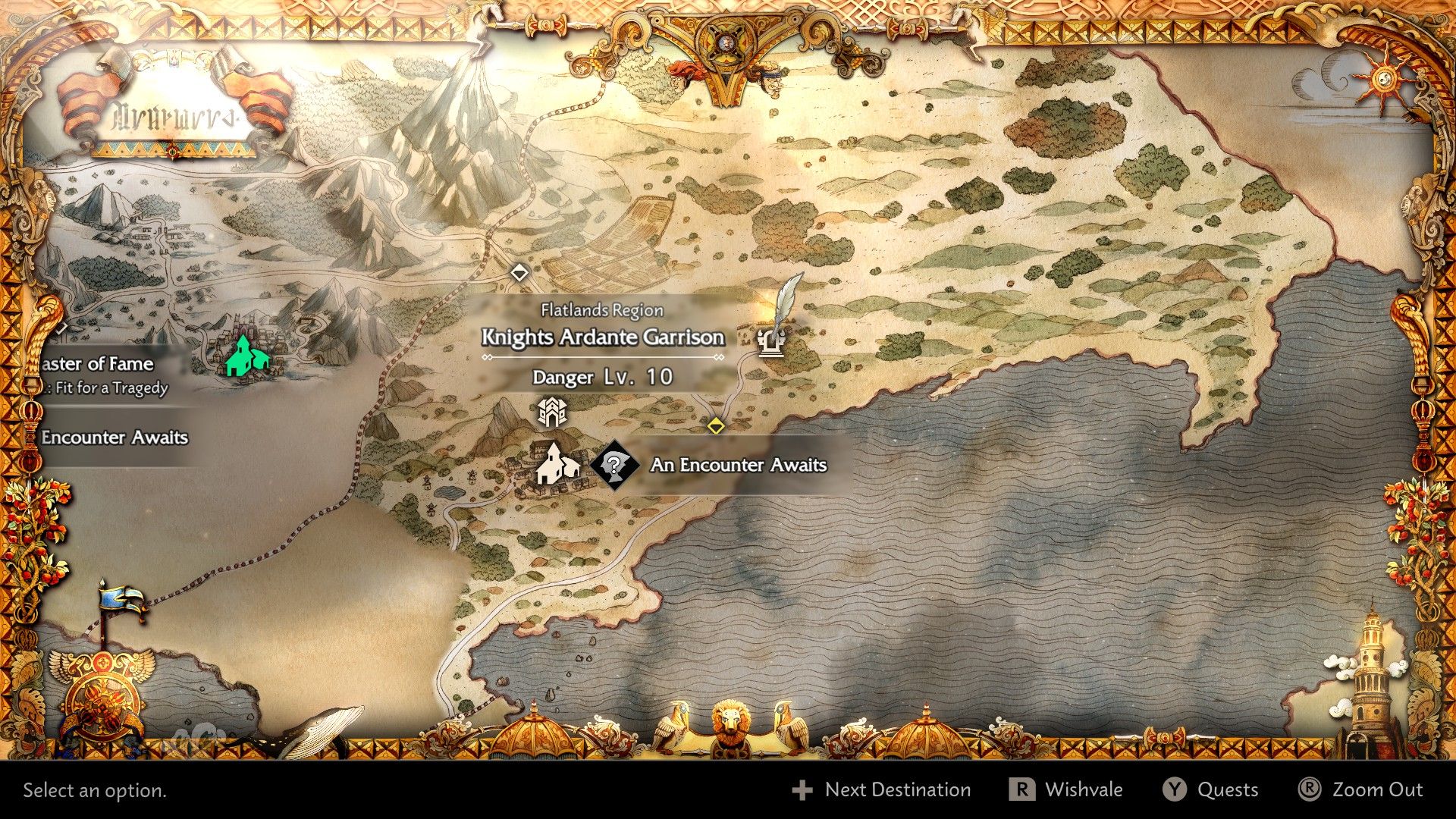The height and width of the screenshot is (819, 1456).
Task: Choose the white diamond waypoint above the garrison label
Action: tap(519, 272)
